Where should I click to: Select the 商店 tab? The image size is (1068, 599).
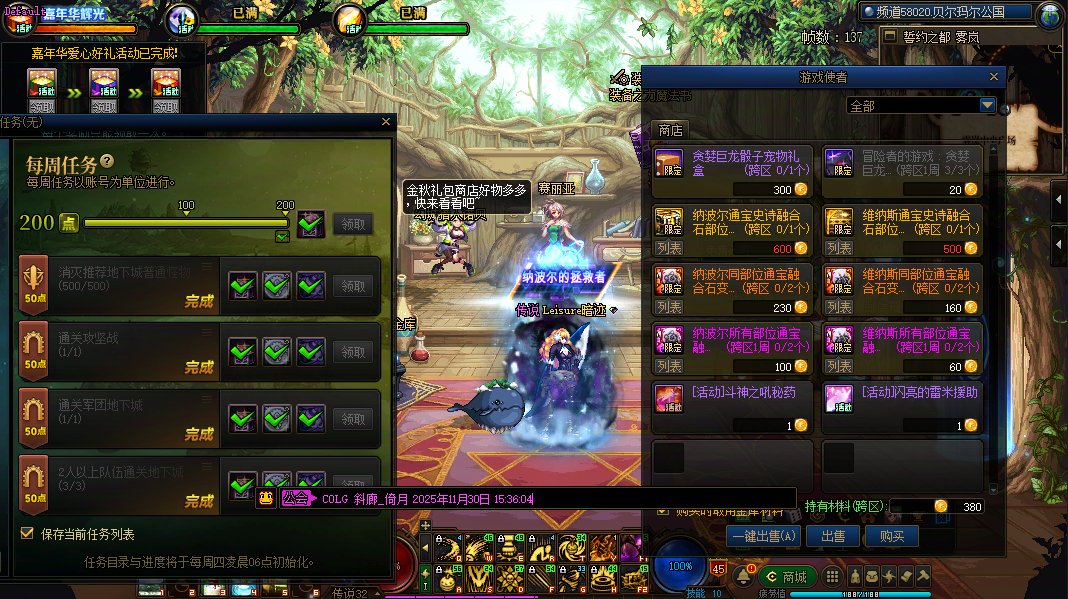pyautogui.click(x=670, y=130)
